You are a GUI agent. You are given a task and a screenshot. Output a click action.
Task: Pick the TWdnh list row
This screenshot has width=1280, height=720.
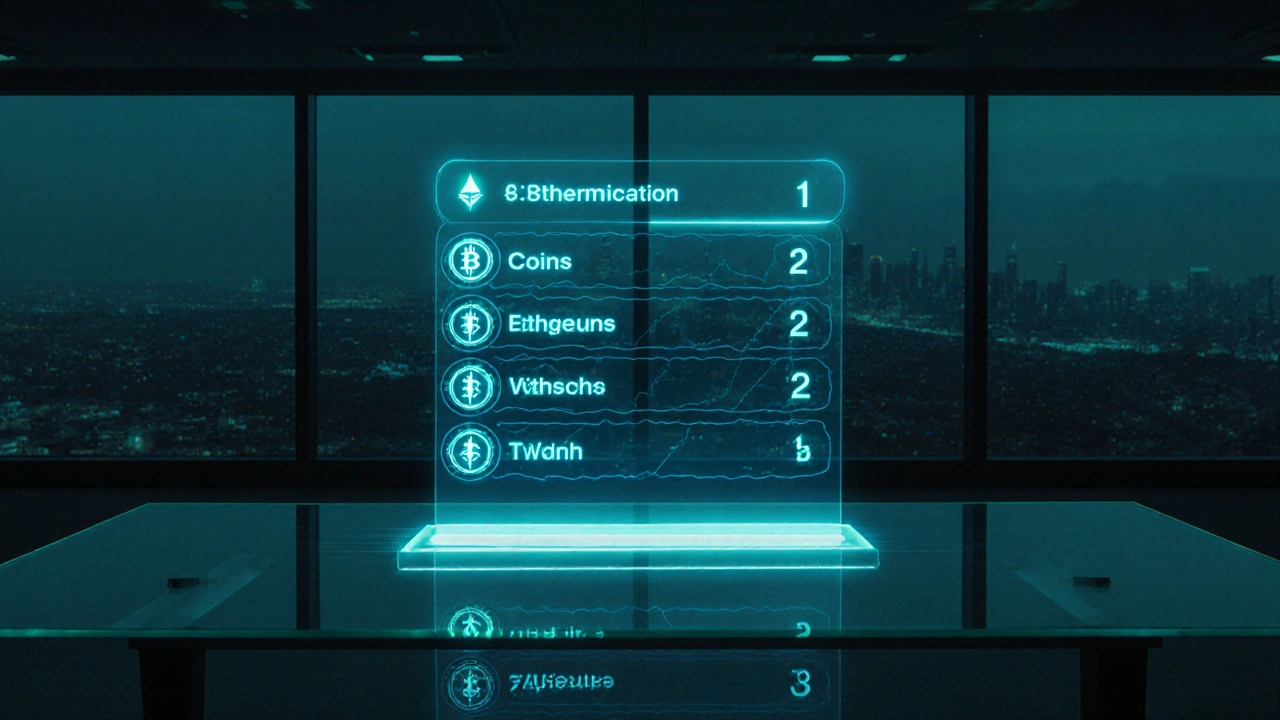tap(636, 450)
